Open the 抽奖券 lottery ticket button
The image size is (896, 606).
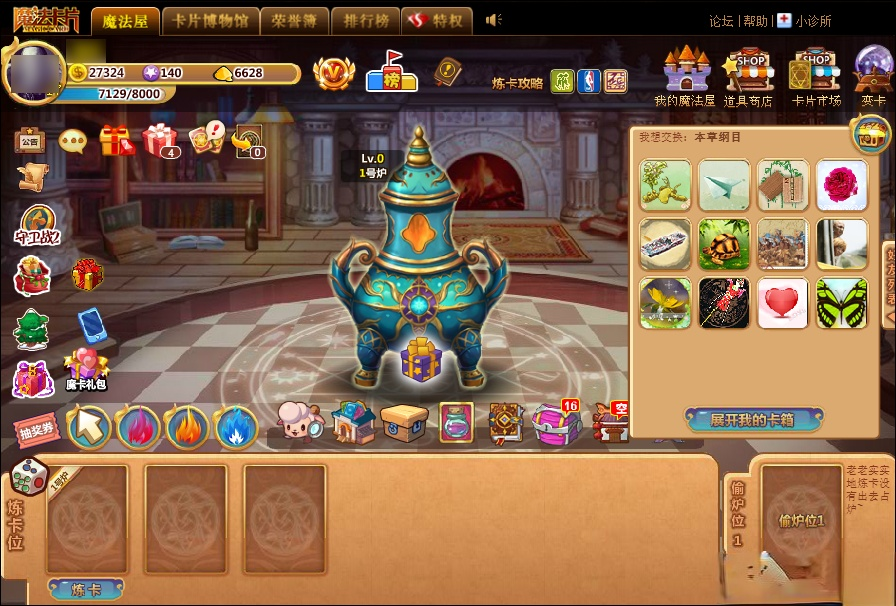(36, 430)
